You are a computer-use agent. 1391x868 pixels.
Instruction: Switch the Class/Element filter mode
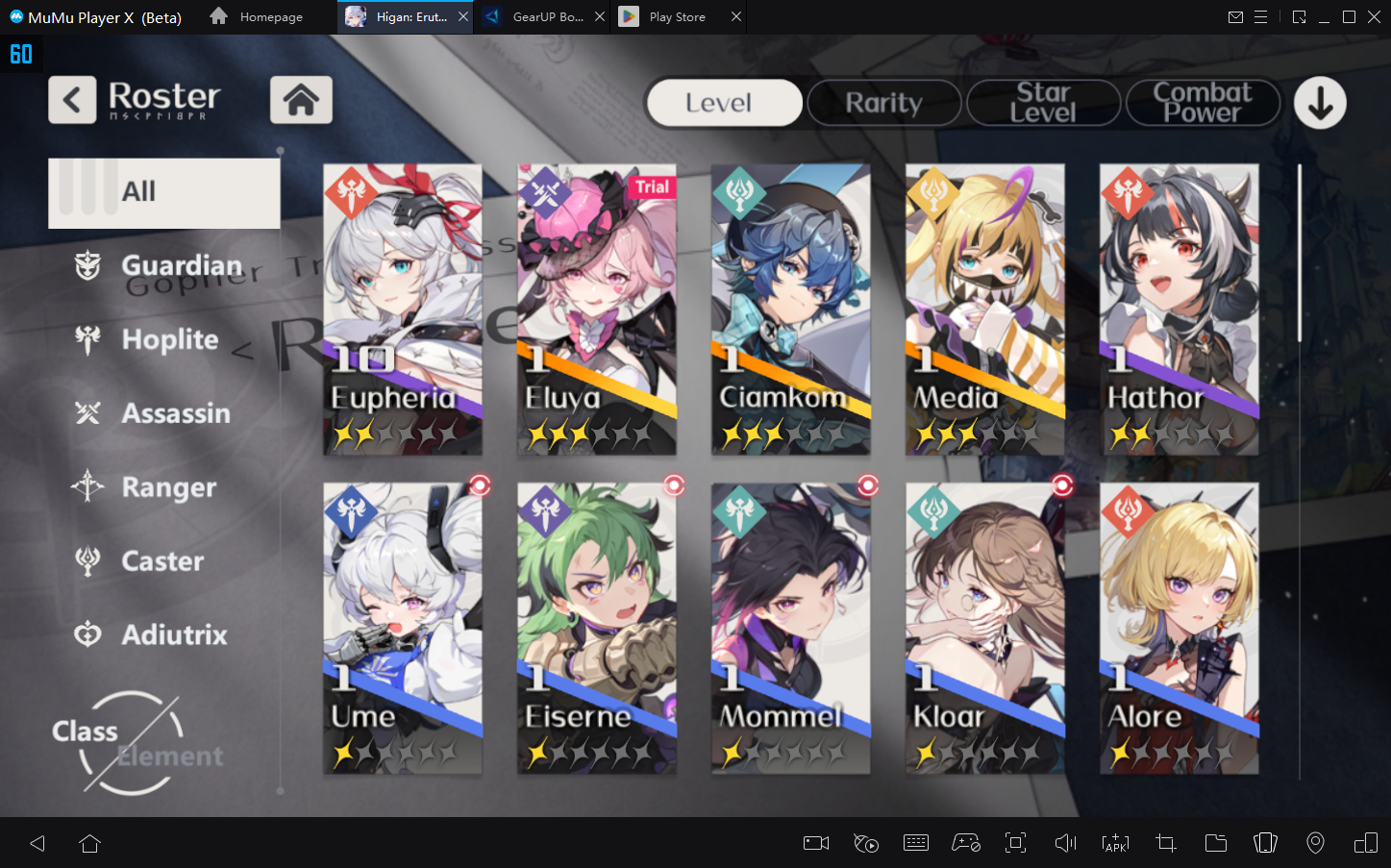click(135, 743)
